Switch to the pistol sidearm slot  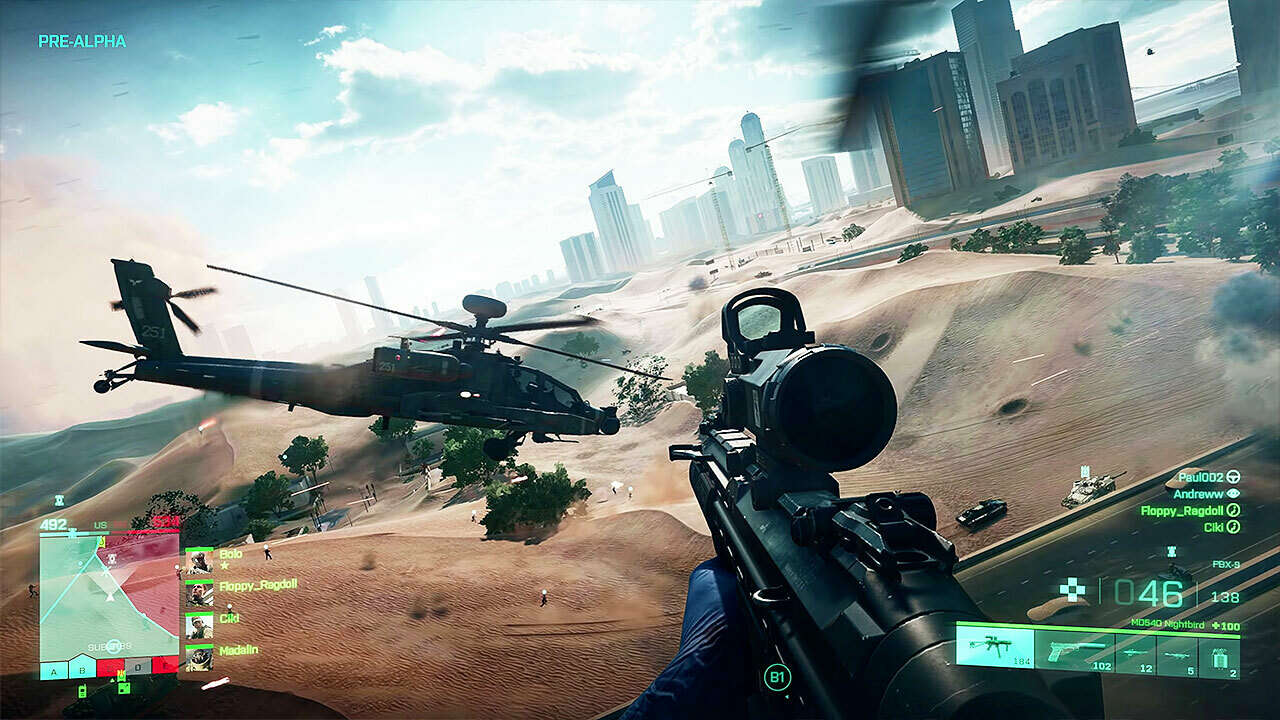[1075, 653]
